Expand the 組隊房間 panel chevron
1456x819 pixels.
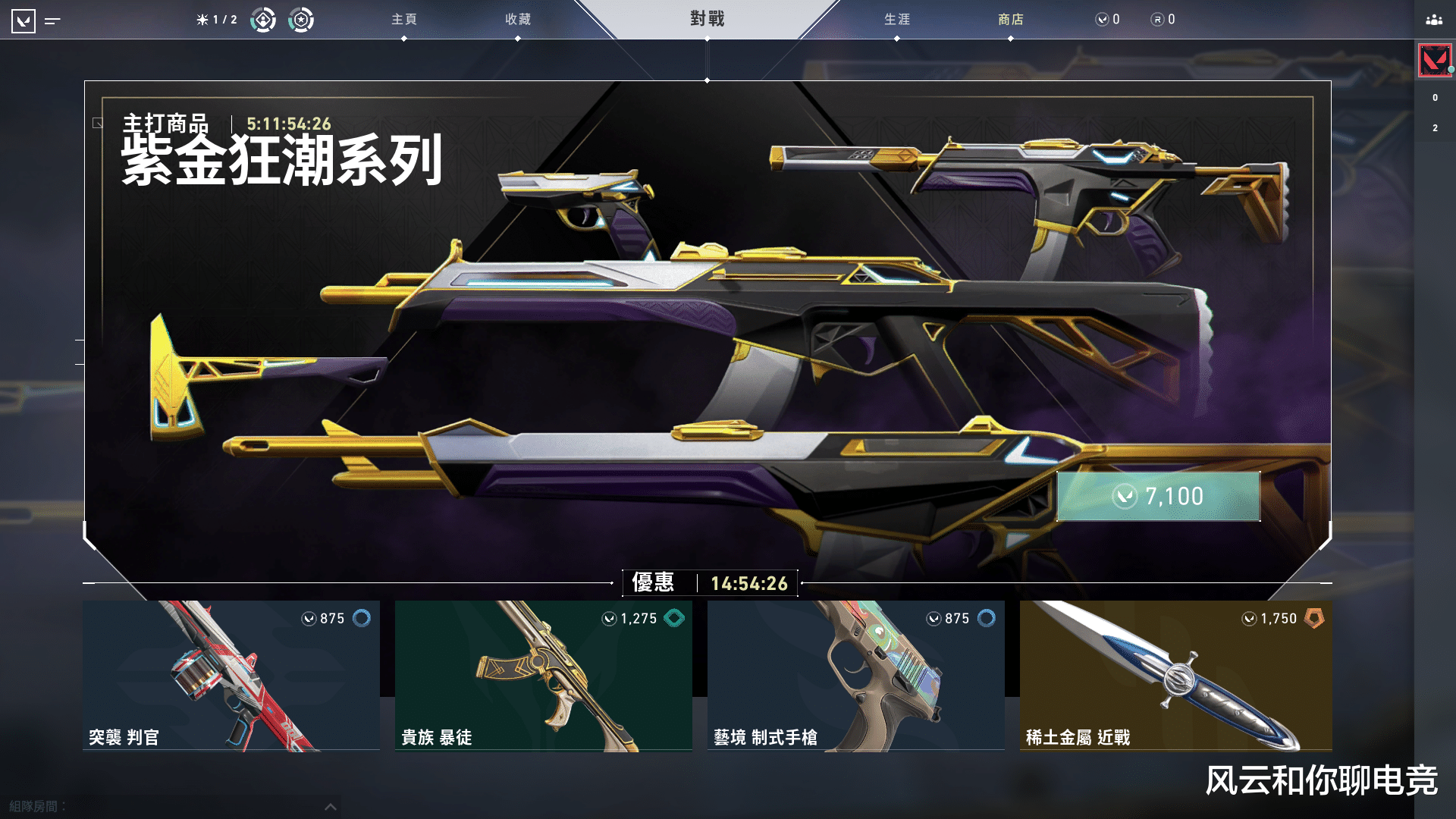click(329, 806)
